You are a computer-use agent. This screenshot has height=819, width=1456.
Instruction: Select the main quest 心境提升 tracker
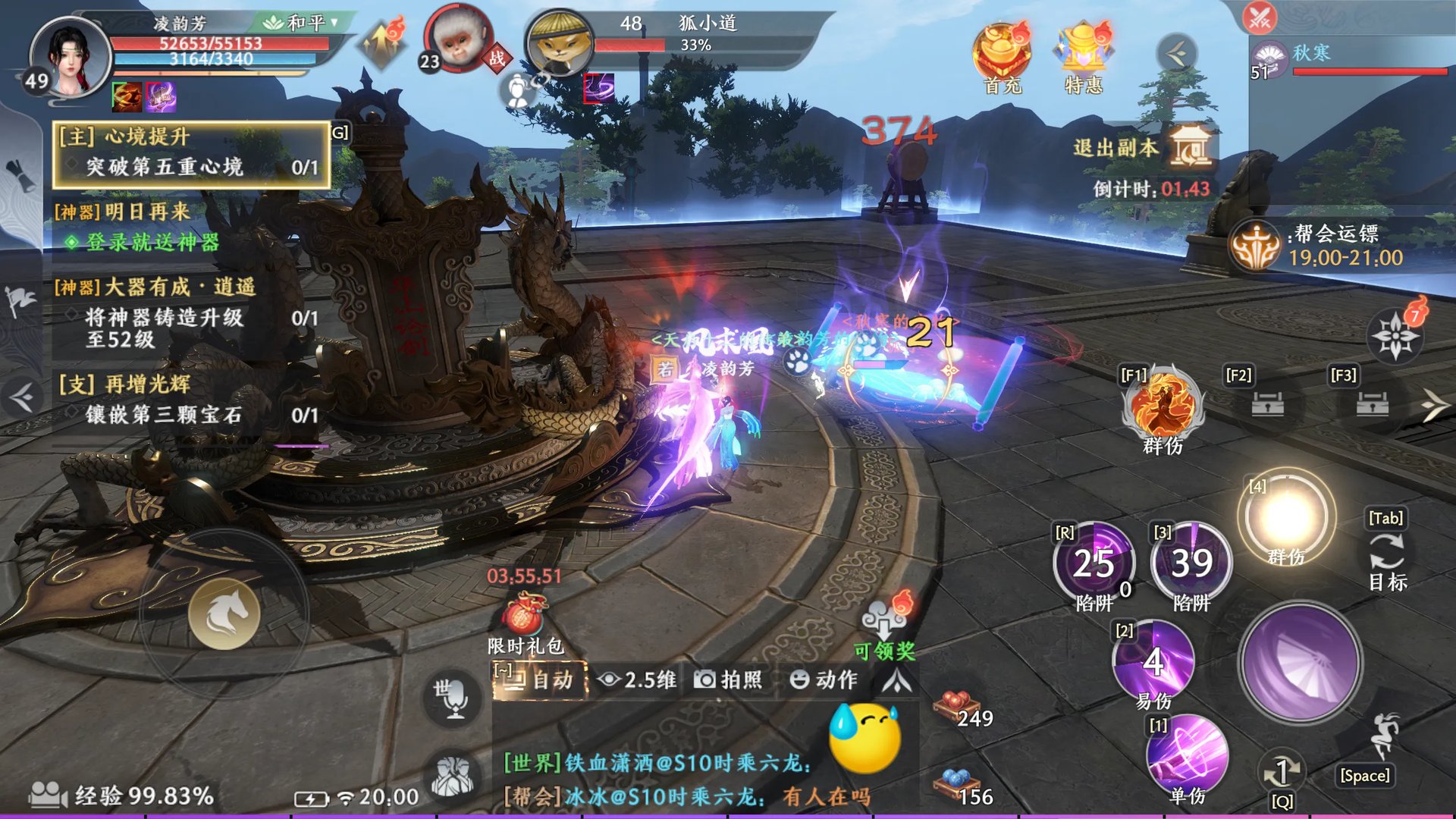(x=191, y=152)
